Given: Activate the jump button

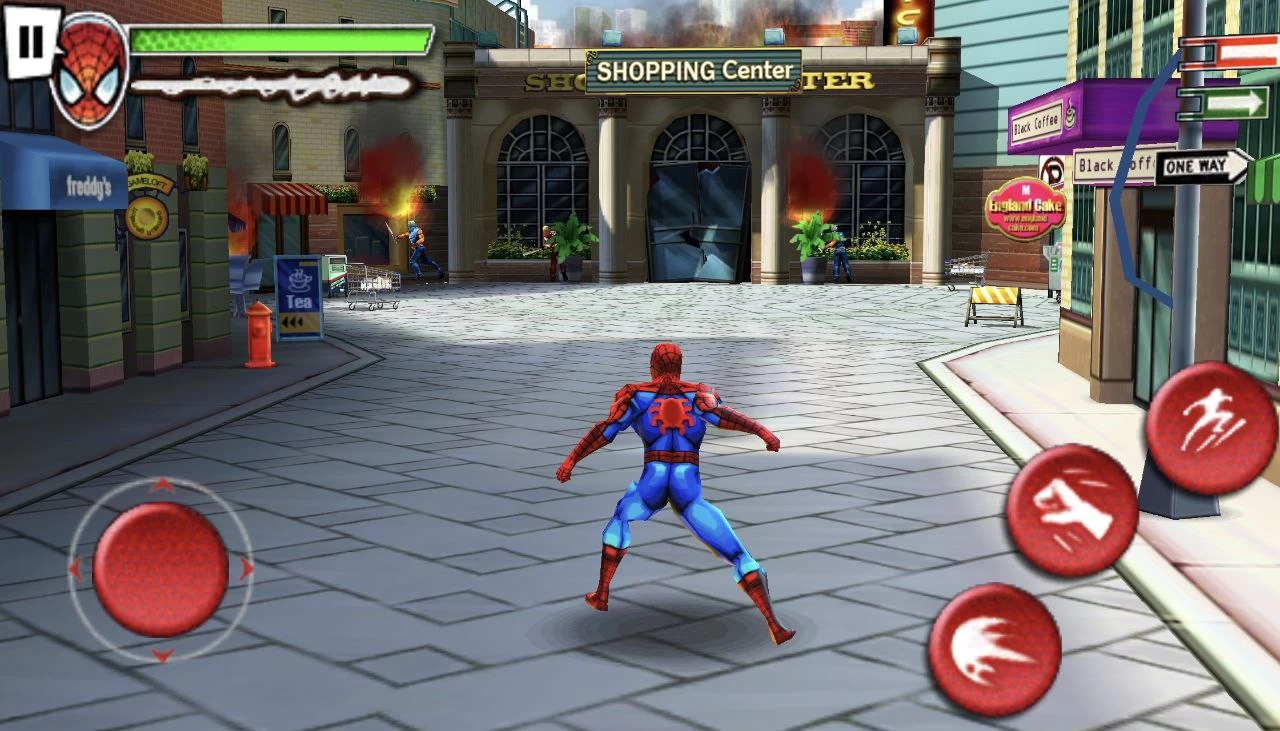Looking at the screenshot, I should tap(1210, 428).
